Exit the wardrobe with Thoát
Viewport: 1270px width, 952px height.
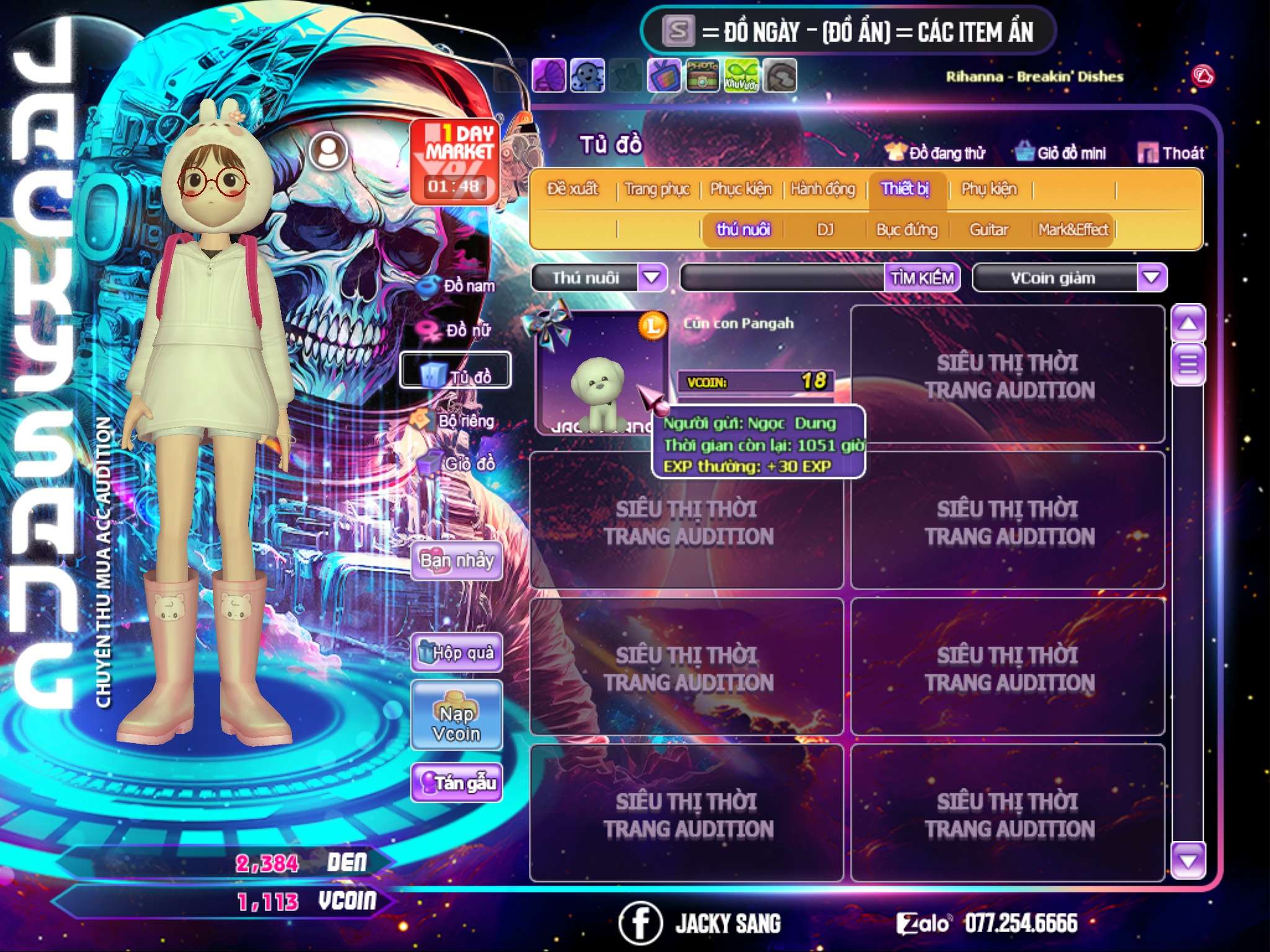point(1171,153)
